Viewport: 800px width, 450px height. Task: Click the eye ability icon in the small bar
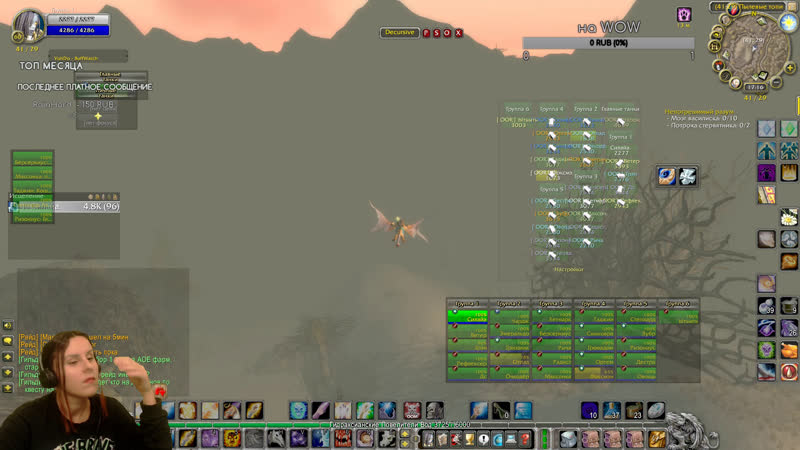[x=667, y=176]
